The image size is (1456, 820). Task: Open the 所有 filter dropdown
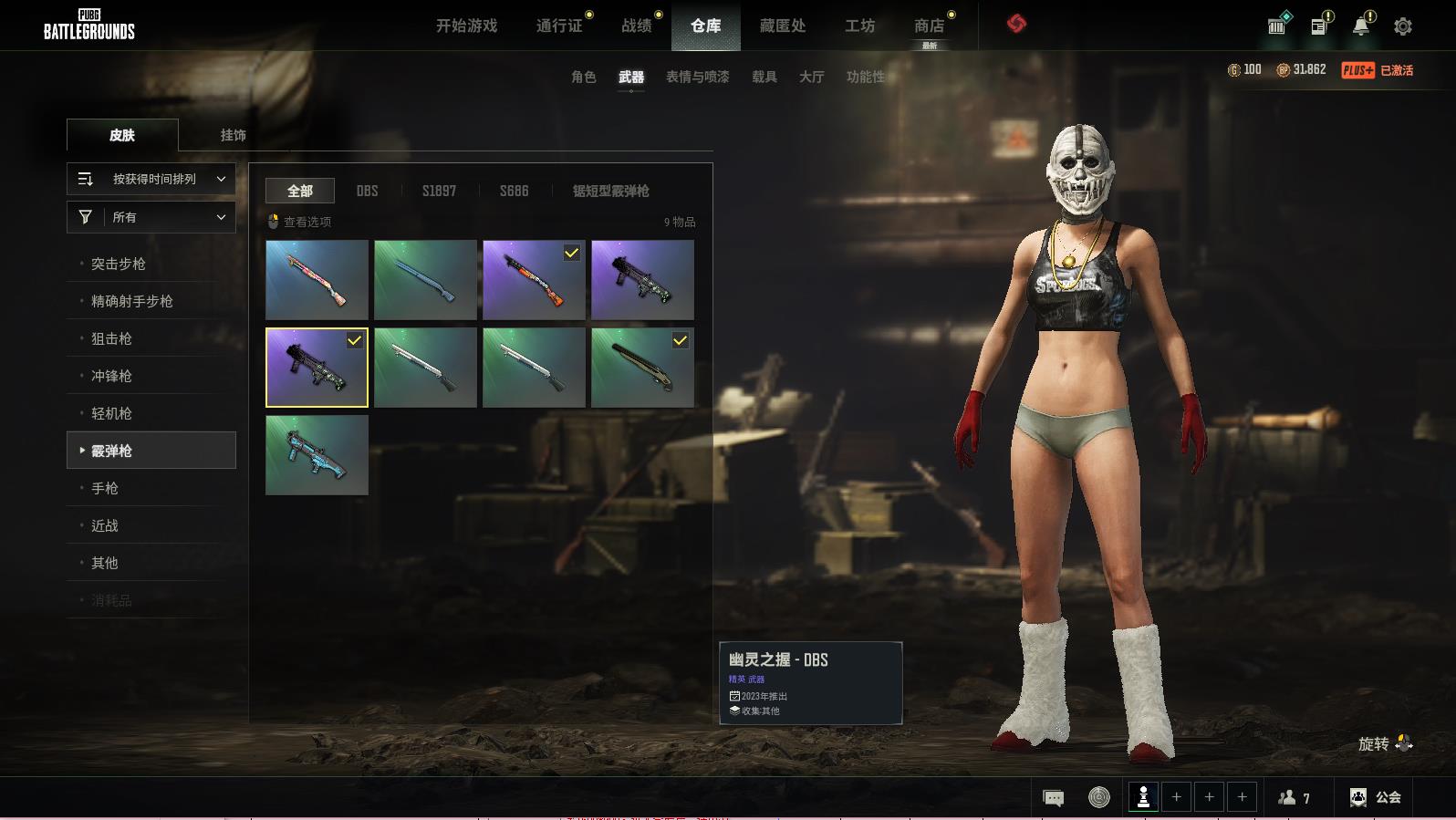click(151, 217)
